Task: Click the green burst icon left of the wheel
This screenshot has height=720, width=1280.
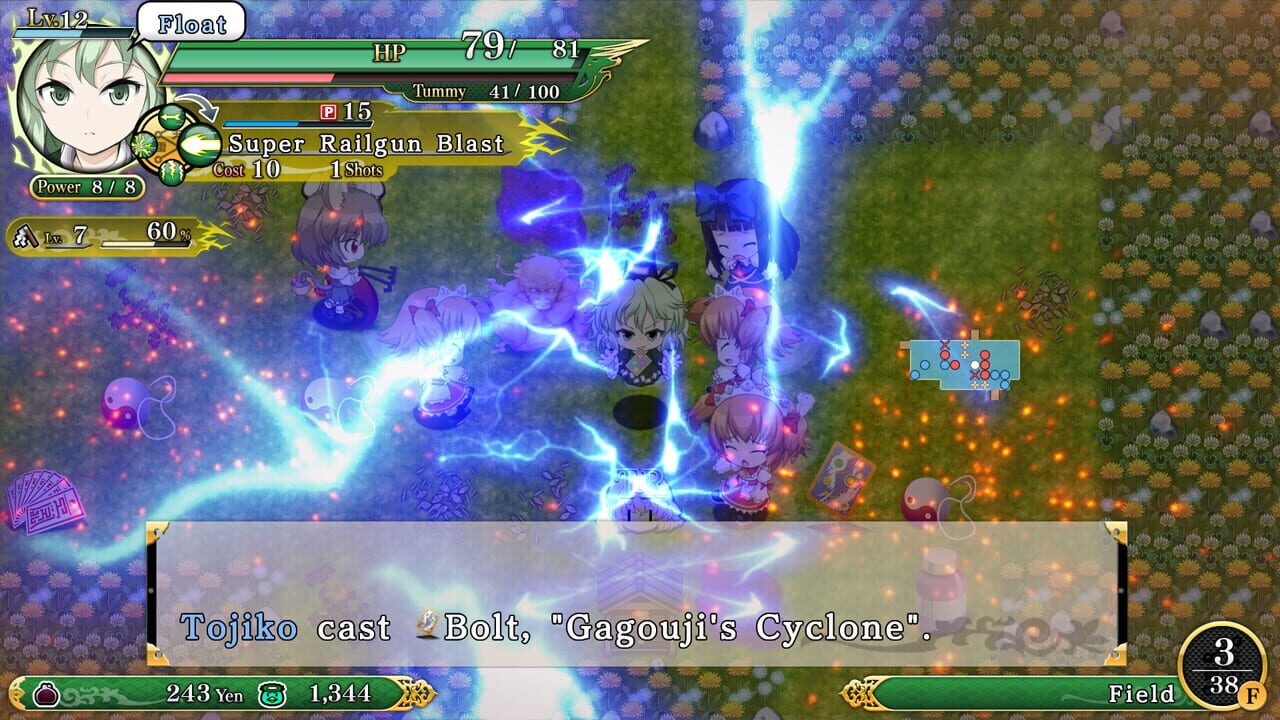Action: pyautogui.click(x=142, y=146)
